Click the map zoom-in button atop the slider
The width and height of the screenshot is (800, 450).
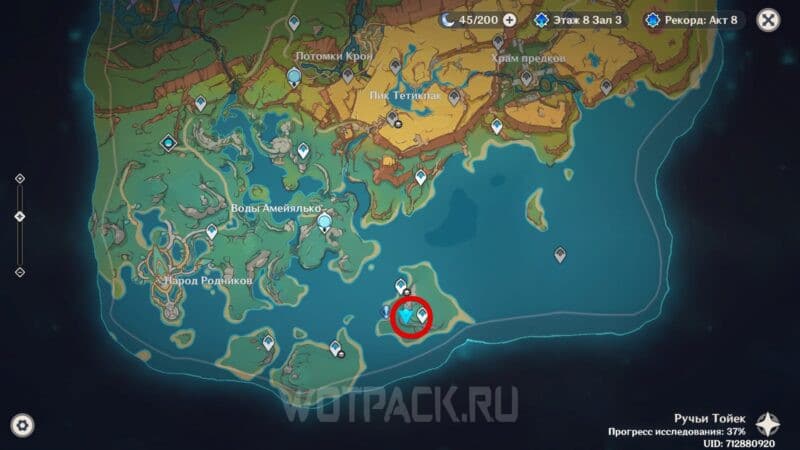coord(20,179)
